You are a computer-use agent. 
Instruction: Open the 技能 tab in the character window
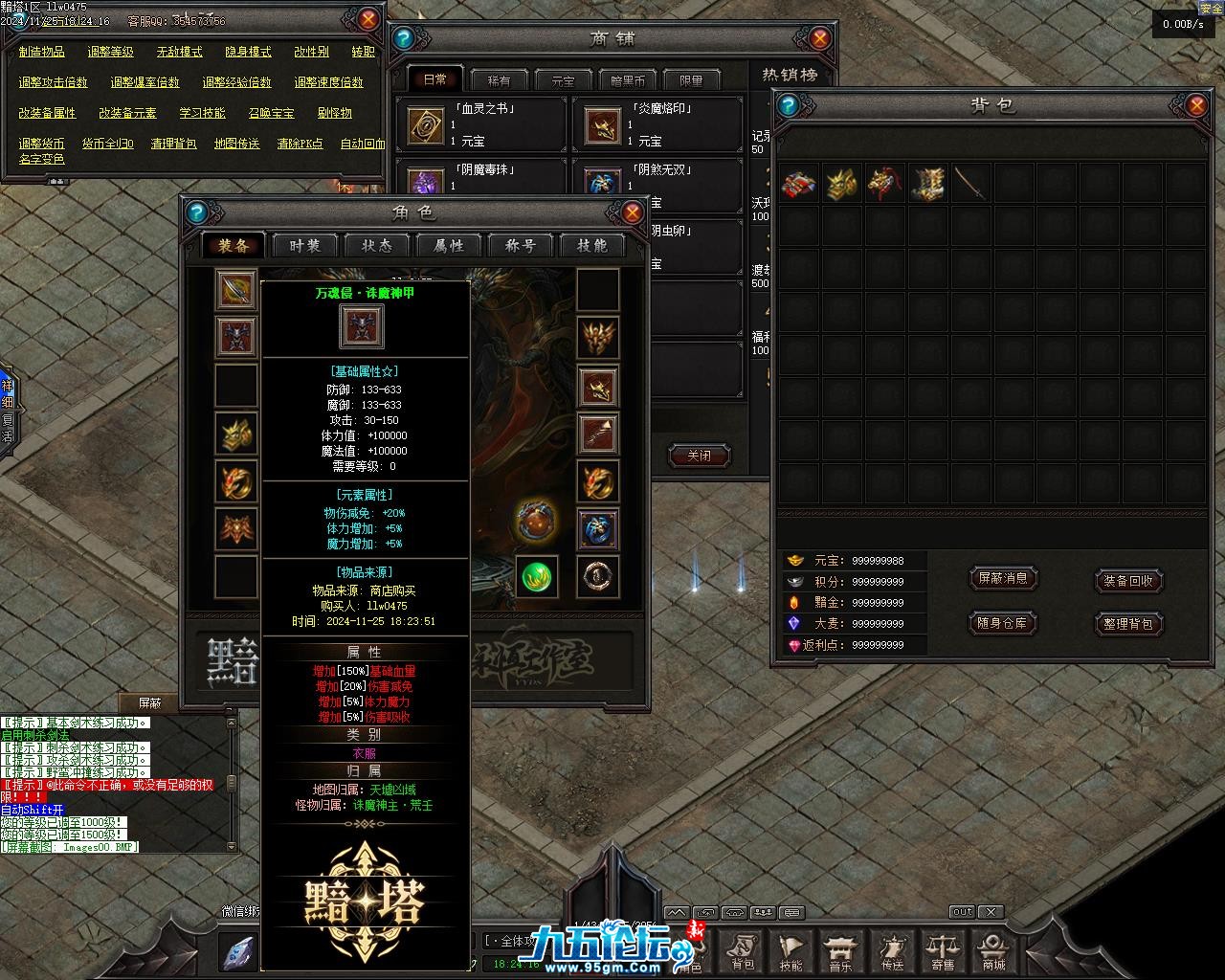[591, 246]
